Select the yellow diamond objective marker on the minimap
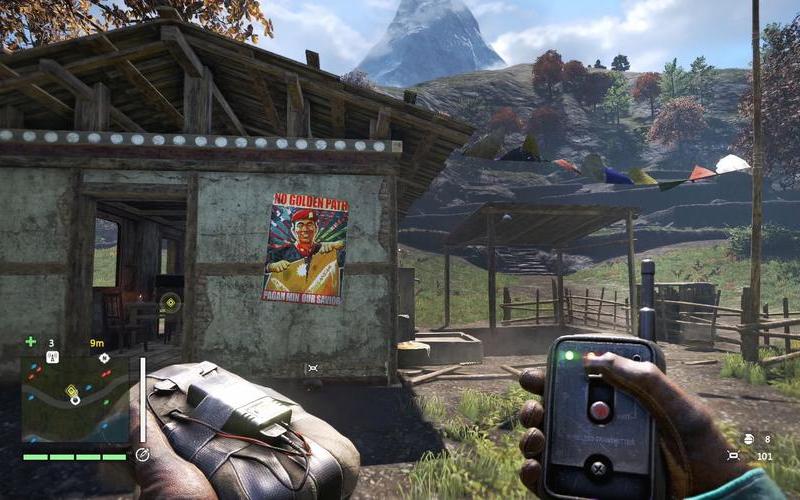The width and height of the screenshot is (800, 500). tap(71, 391)
